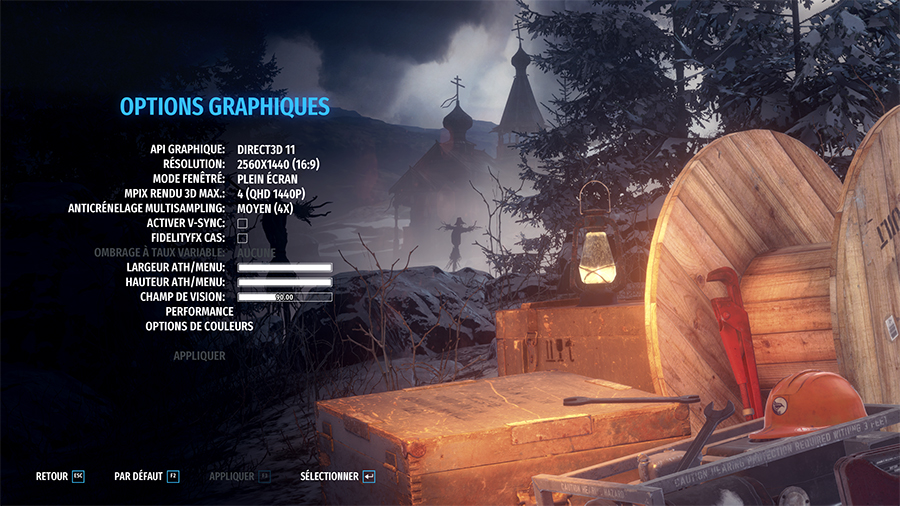The image size is (900, 506).
Task: Change Mode Fenêtré from Plein Écran
Action: click(x=267, y=178)
